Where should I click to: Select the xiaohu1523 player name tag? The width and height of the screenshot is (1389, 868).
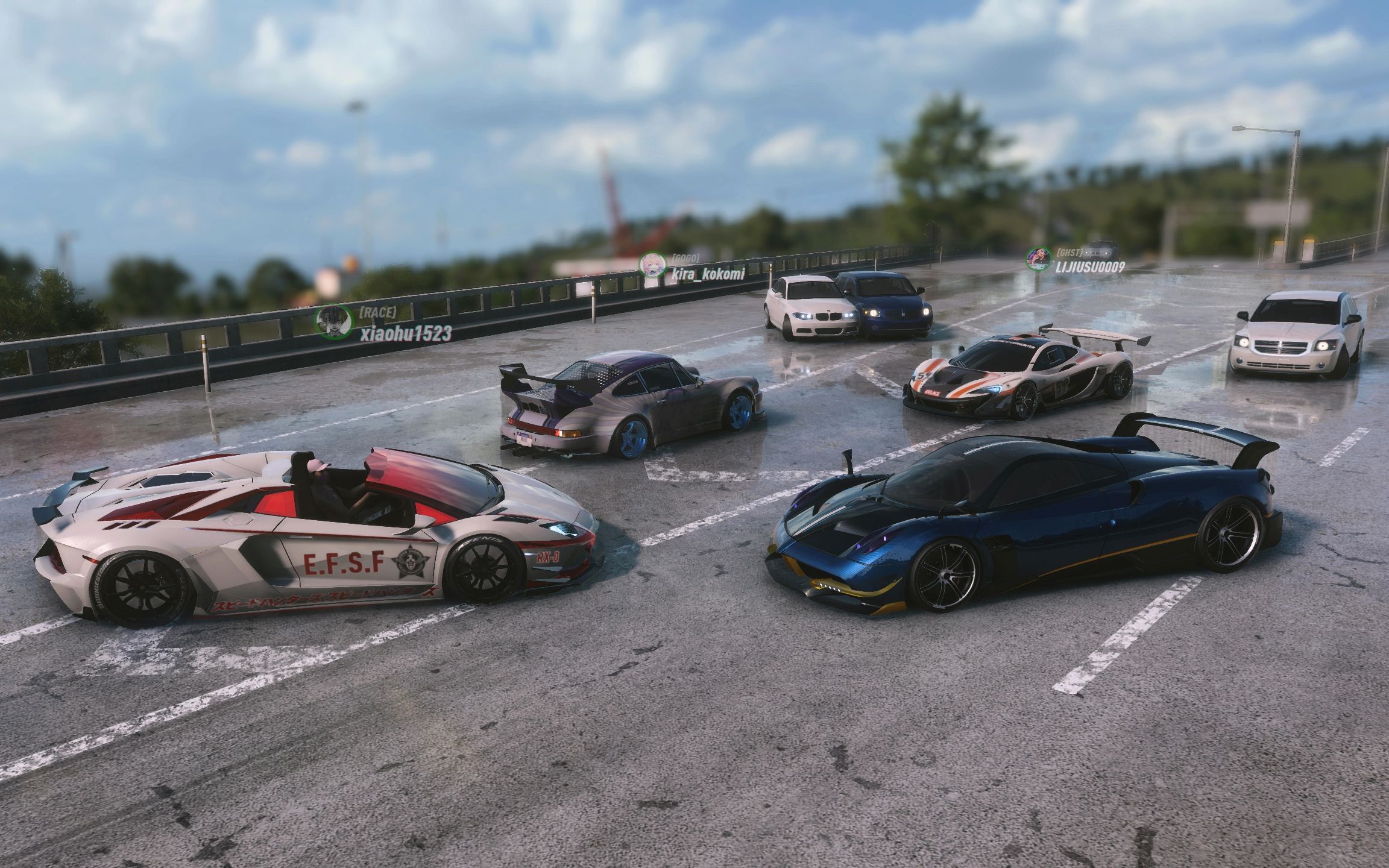405,334
